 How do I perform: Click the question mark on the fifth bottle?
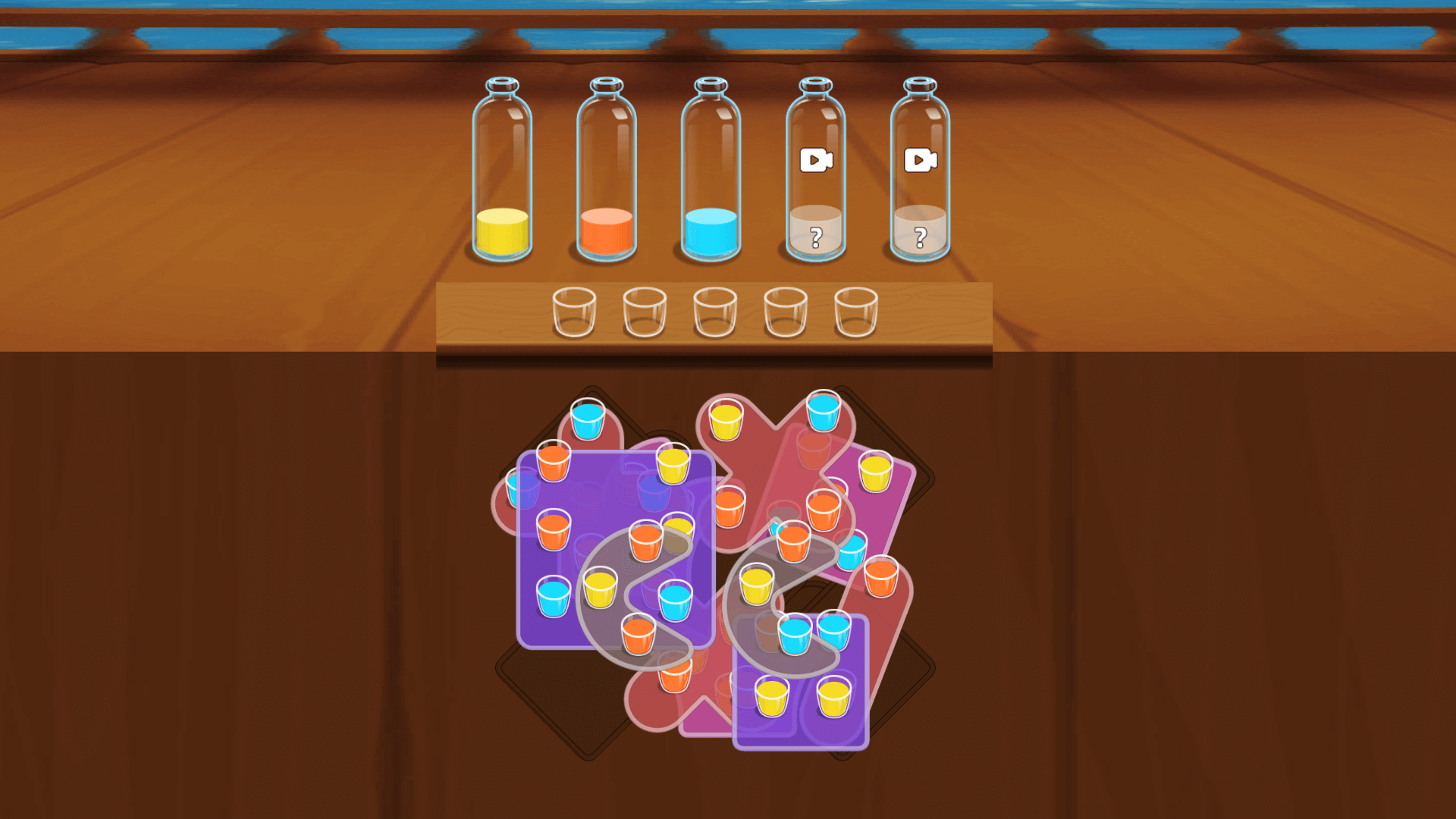click(x=921, y=236)
